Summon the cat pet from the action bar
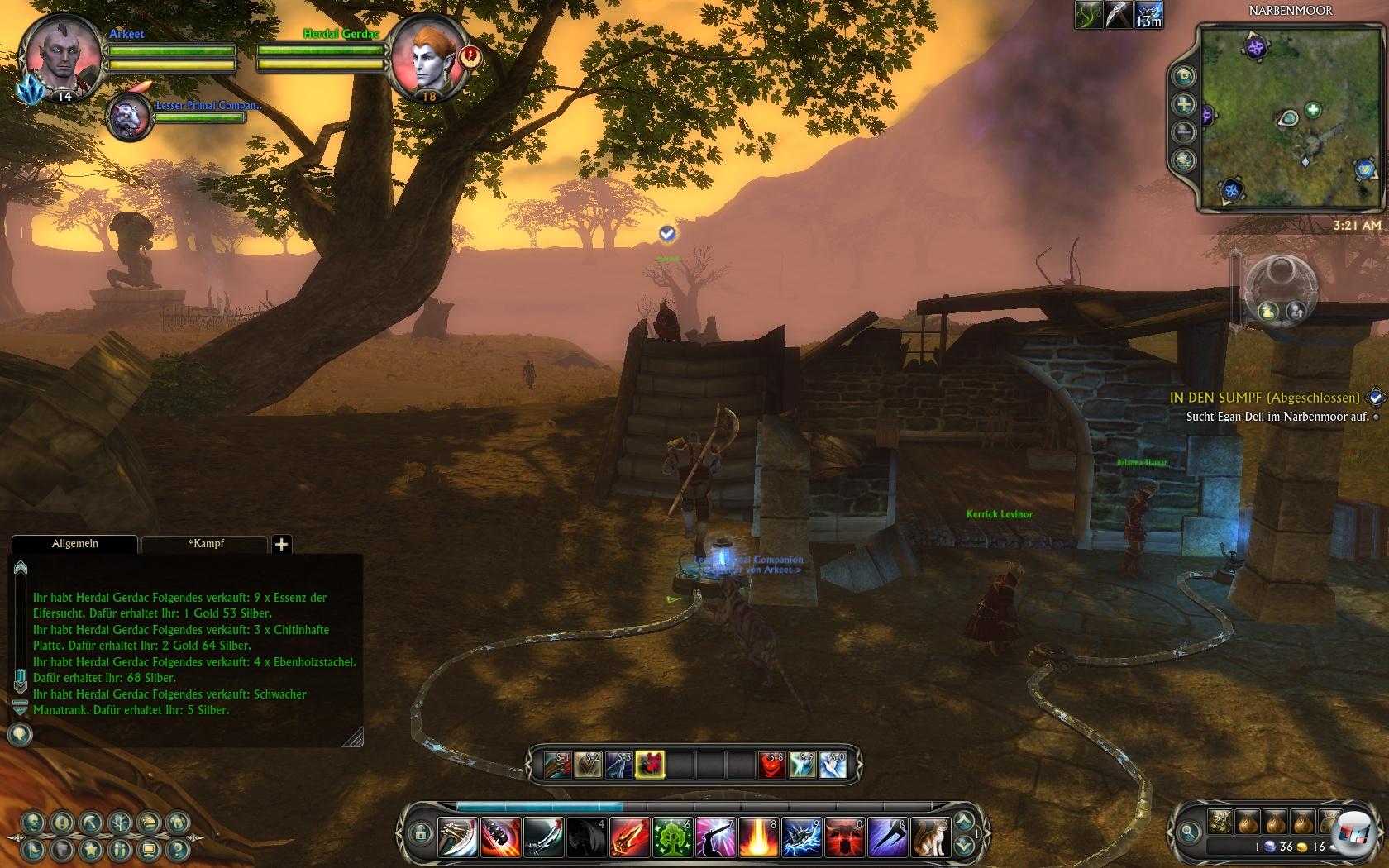This screenshot has width=1389, height=868. click(x=930, y=837)
